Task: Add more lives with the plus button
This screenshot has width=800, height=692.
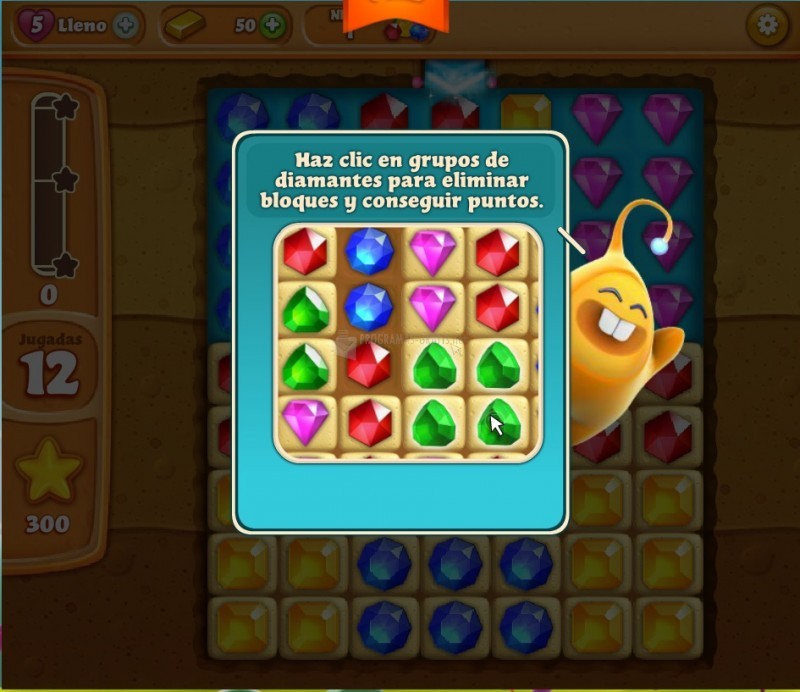Action: click(126, 26)
